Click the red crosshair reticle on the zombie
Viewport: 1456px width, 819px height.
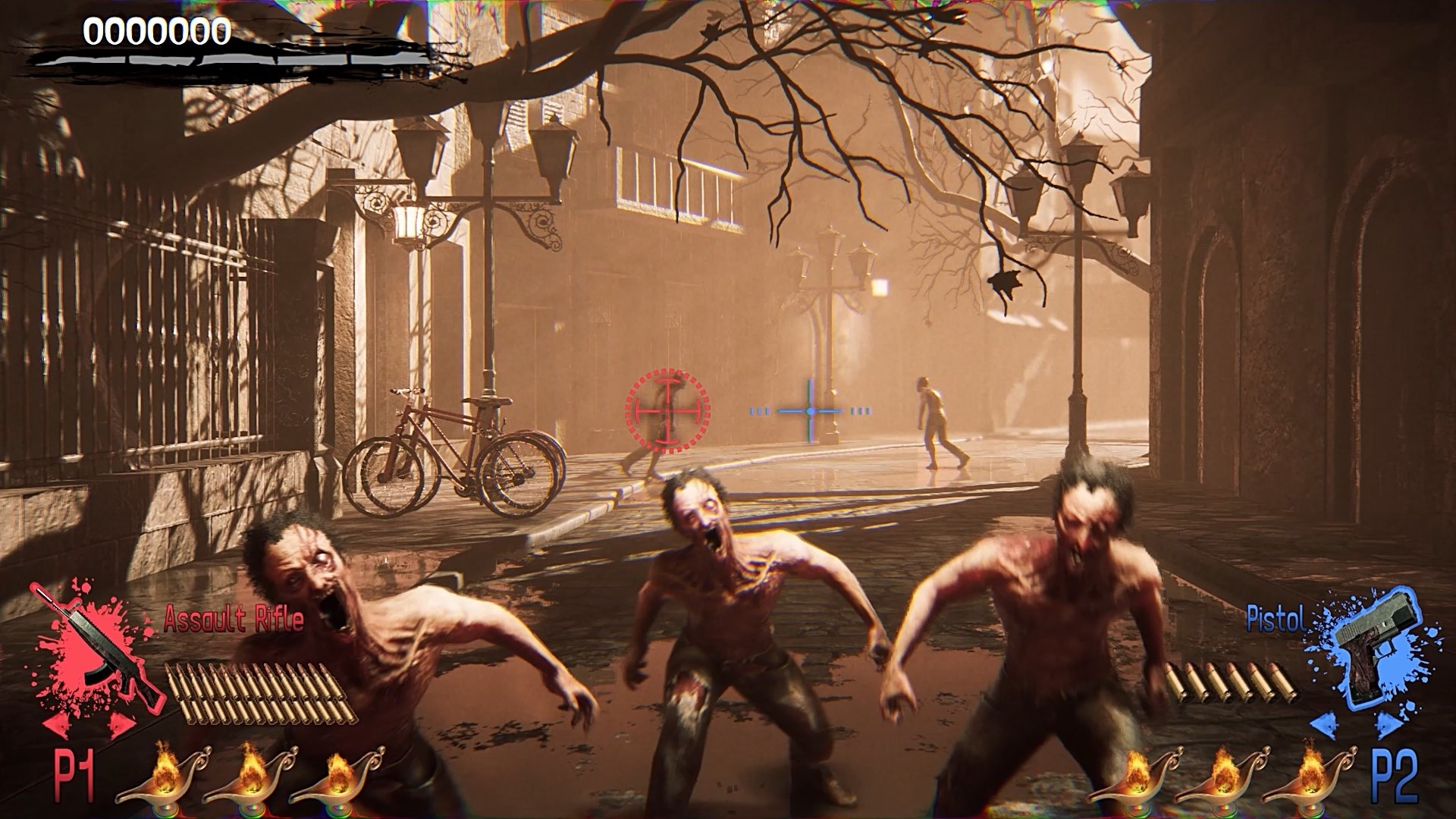[x=667, y=412]
